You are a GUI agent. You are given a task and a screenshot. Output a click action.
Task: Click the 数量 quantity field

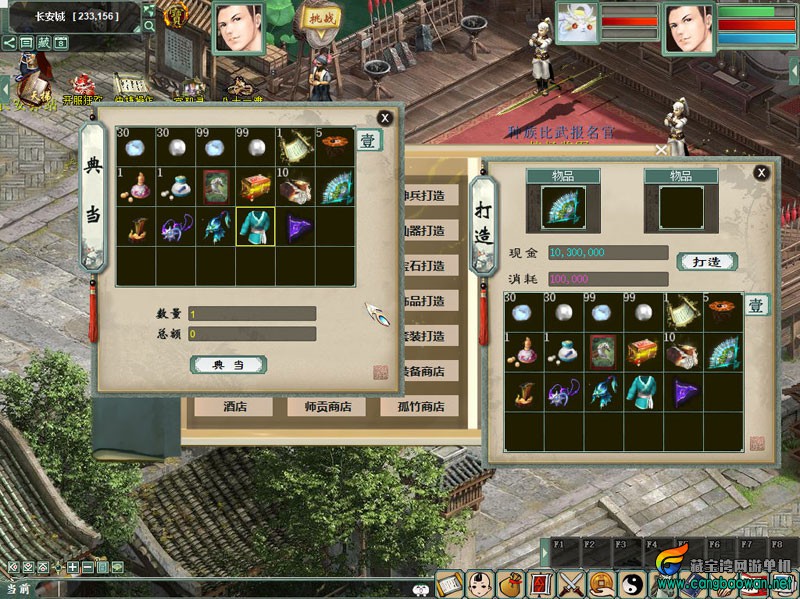[252, 314]
